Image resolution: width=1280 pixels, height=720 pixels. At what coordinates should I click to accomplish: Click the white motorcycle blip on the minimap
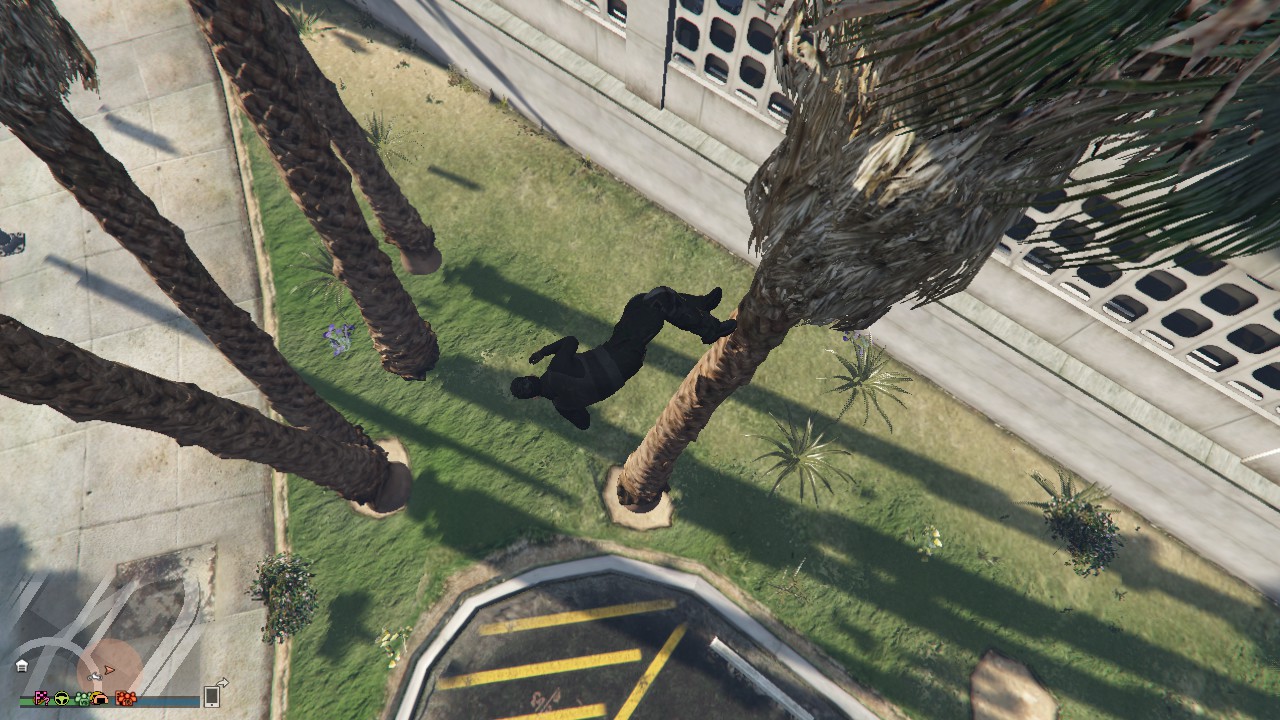pyautogui.click(x=95, y=677)
